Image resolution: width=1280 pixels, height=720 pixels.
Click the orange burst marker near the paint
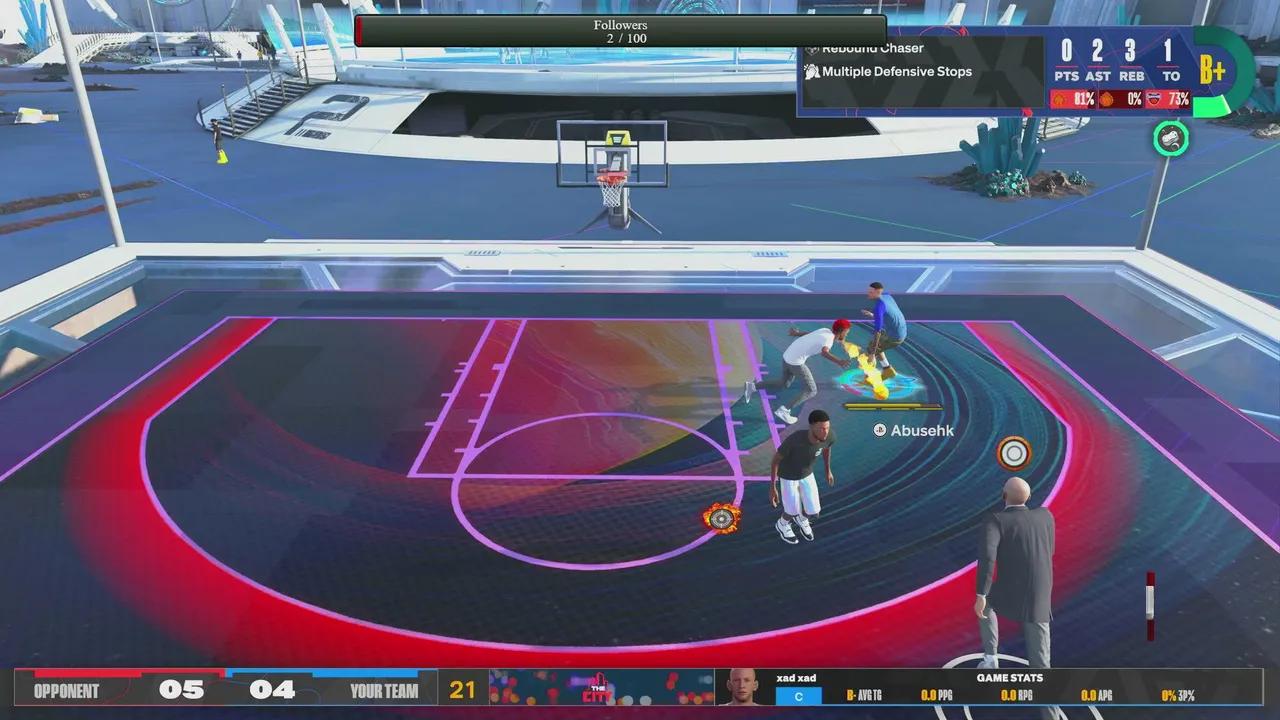(723, 518)
